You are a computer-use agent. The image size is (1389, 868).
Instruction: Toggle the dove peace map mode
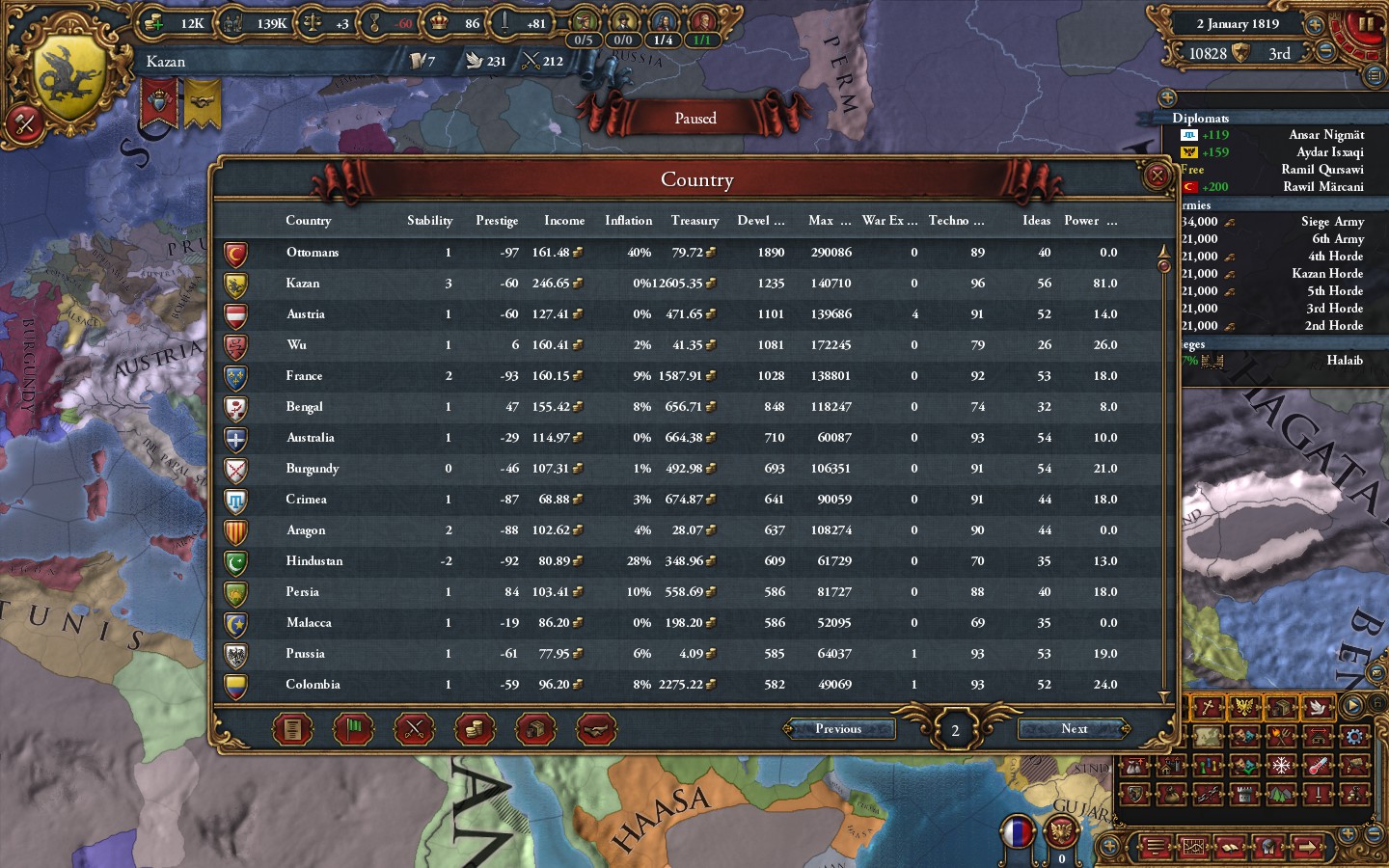pyautogui.click(x=1318, y=707)
